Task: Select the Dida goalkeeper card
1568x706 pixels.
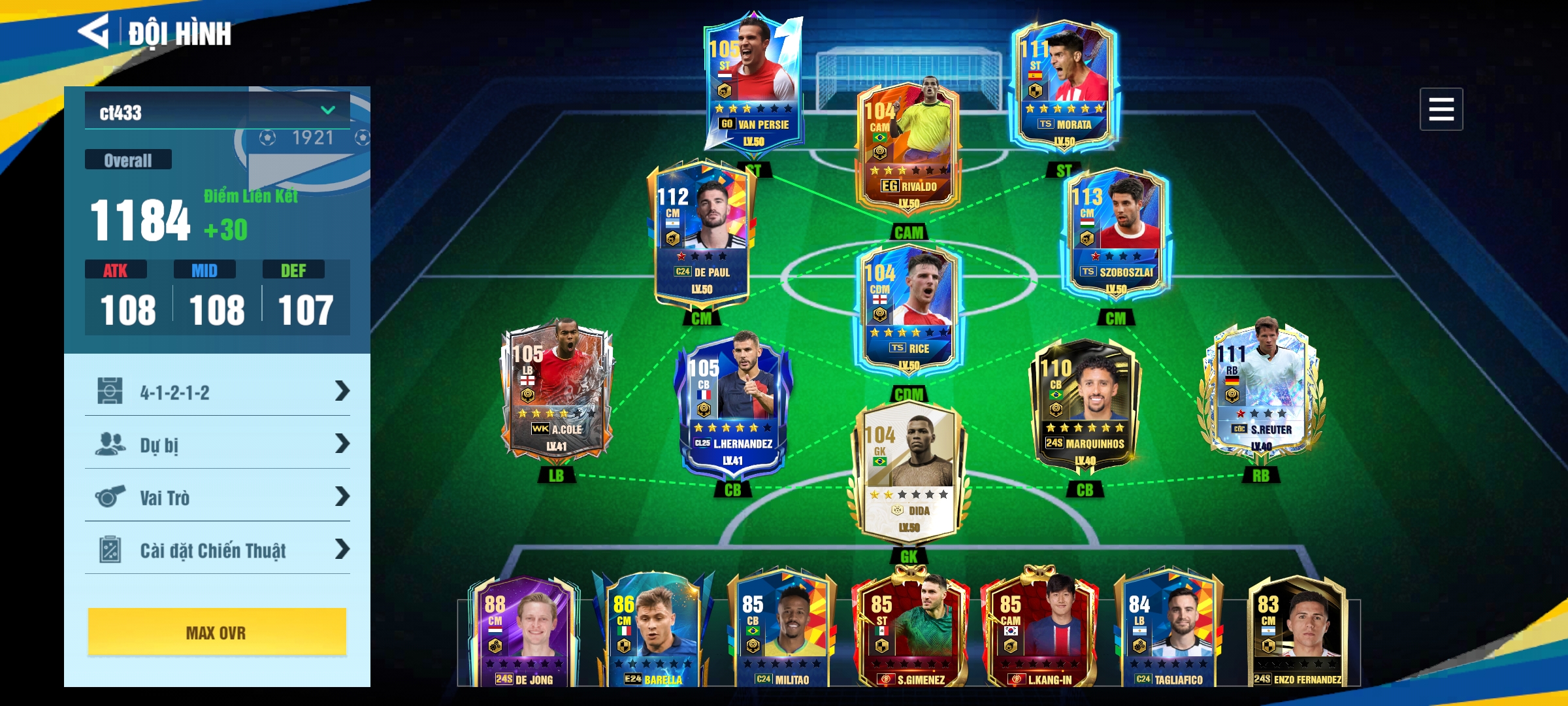Action: tap(908, 474)
